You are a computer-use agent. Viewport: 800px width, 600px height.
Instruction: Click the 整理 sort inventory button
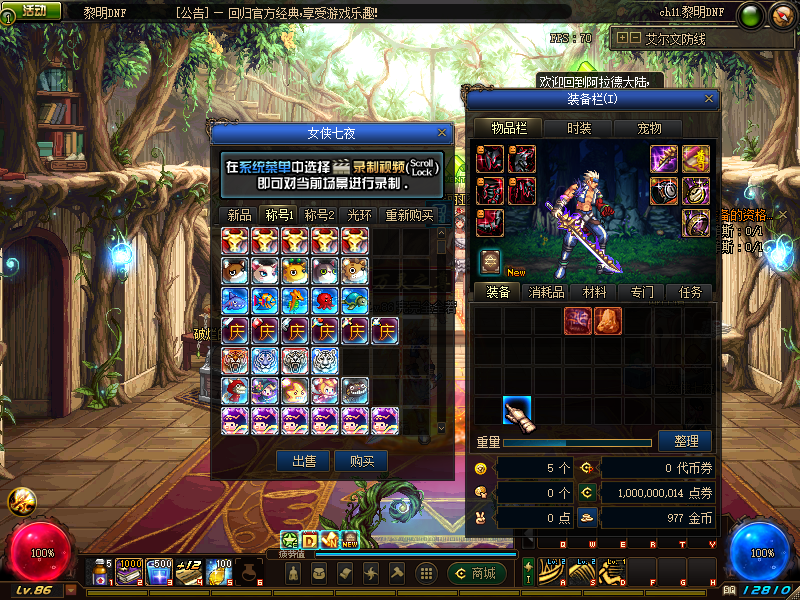tap(685, 441)
